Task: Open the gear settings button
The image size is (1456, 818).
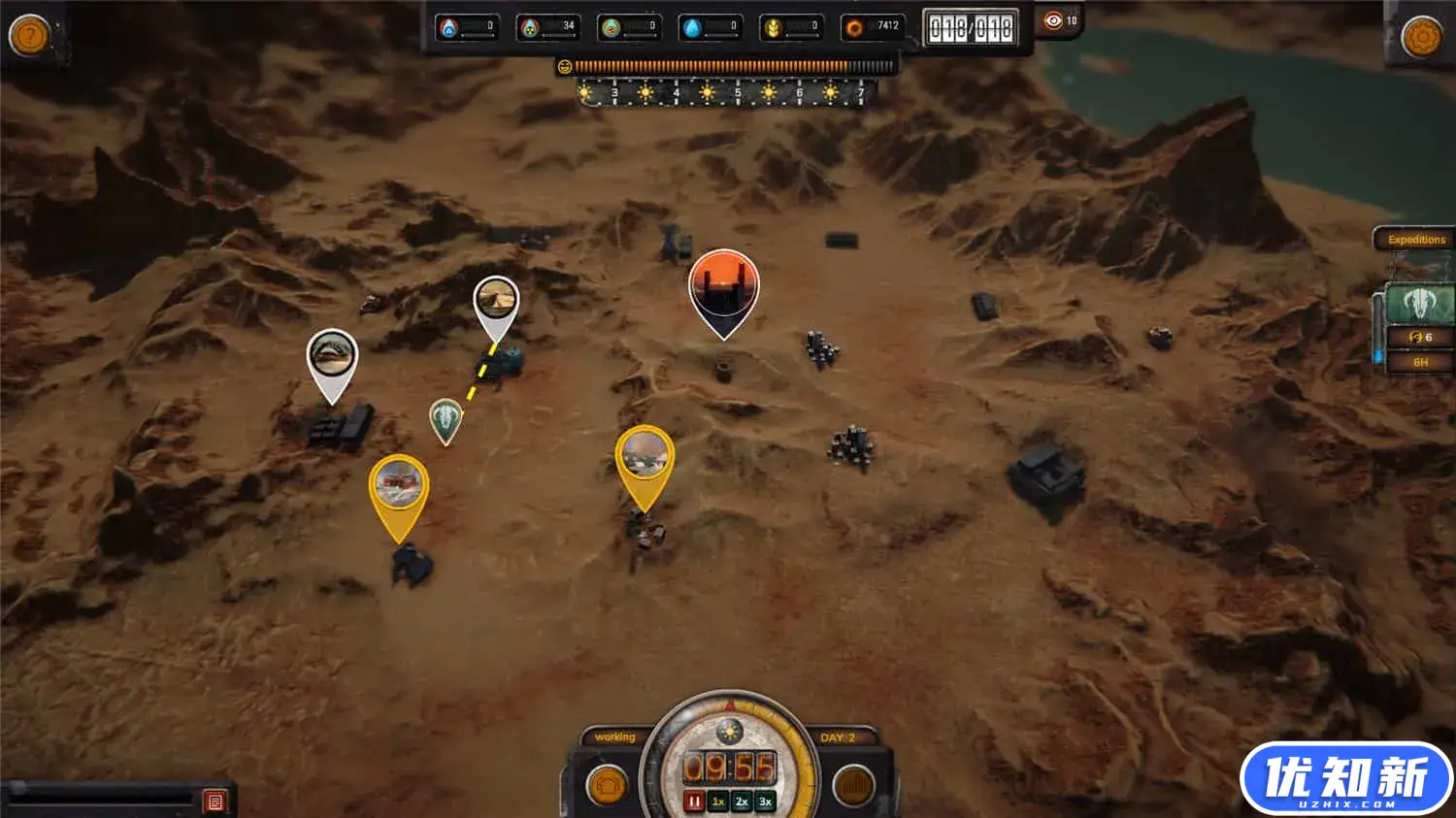Action: coord(1422,37)
